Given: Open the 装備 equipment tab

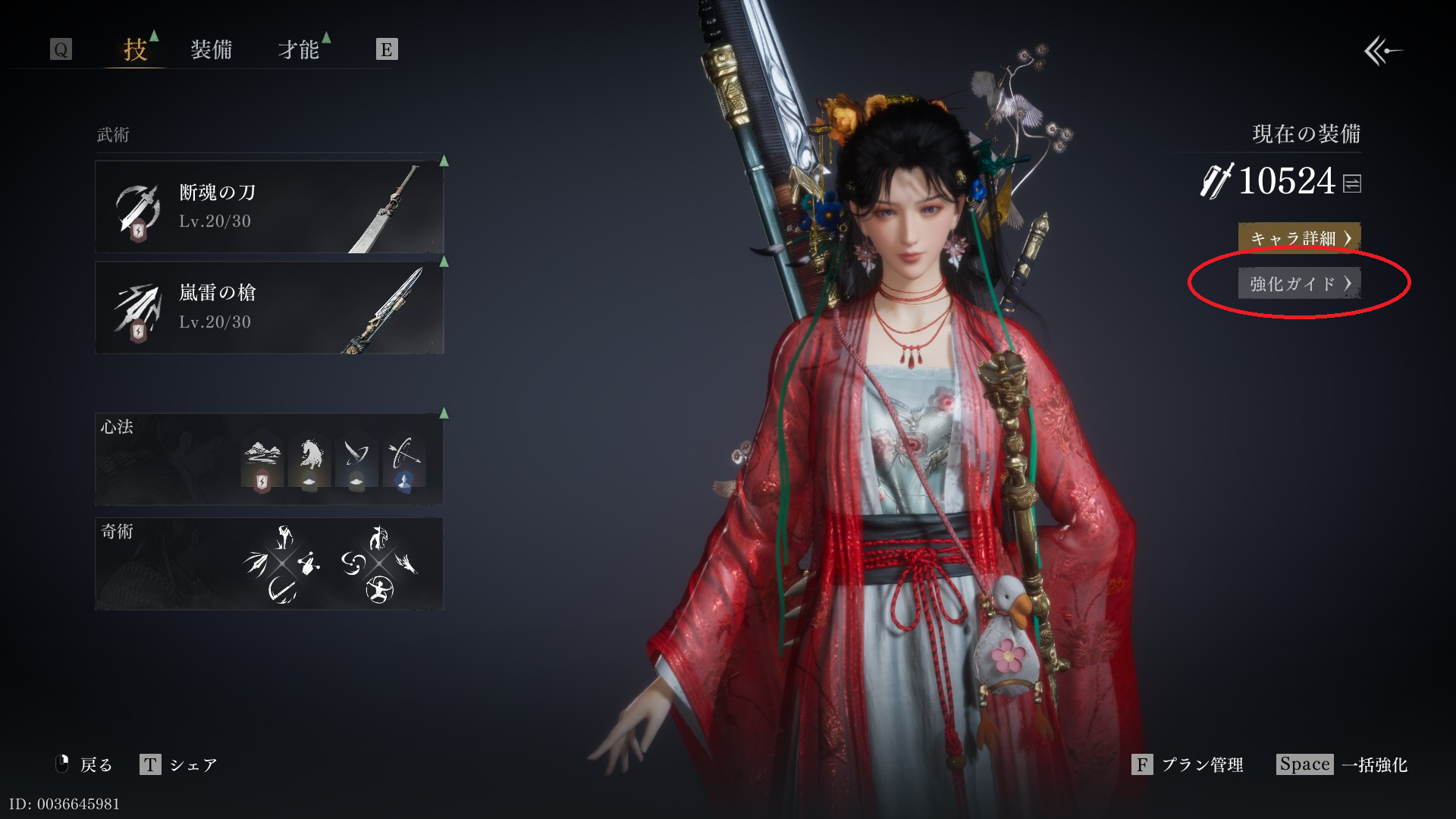Looking at the screenshot, I should click(x=211, y=50).
